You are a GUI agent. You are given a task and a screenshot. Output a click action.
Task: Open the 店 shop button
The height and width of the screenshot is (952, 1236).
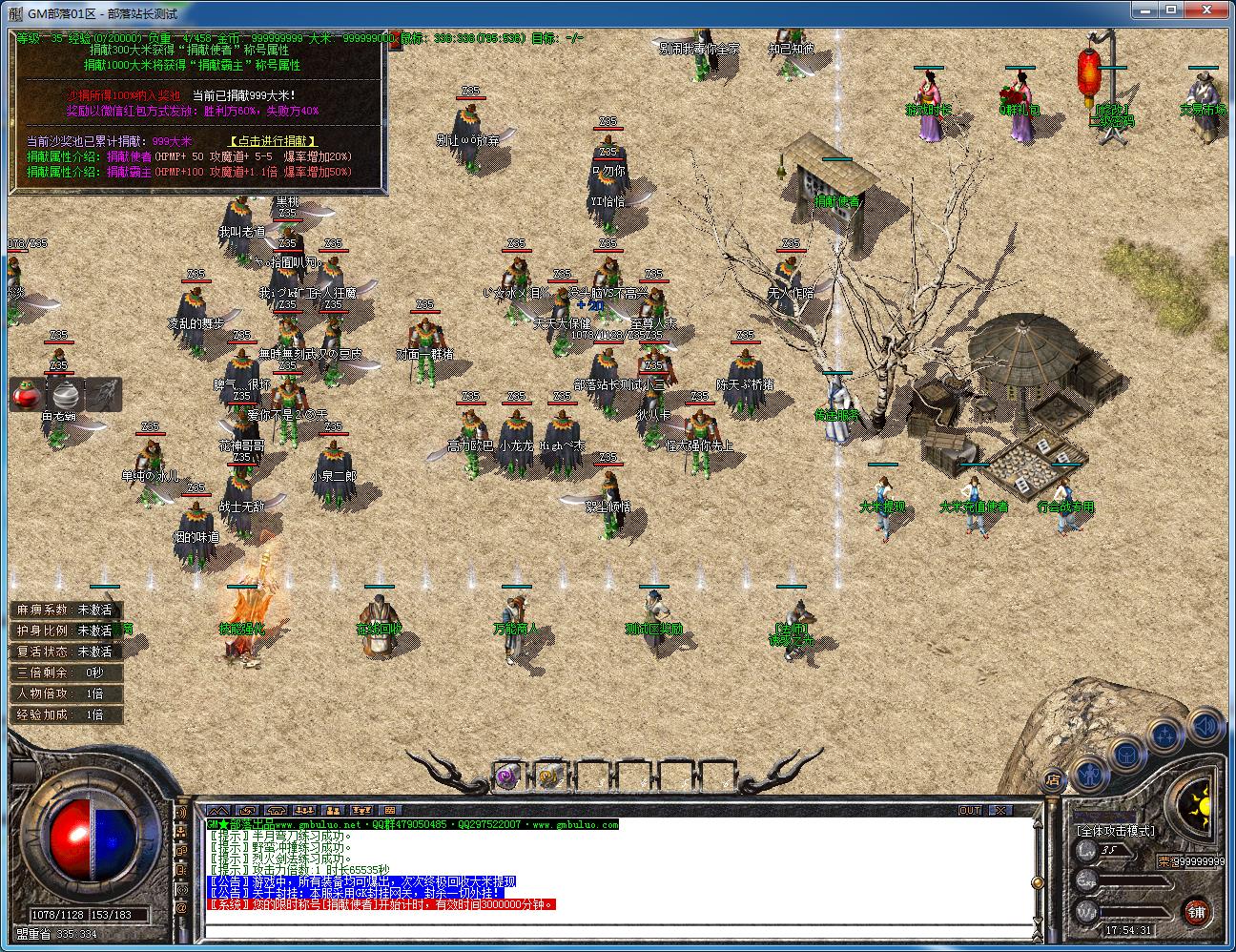click(x=1053, y=777)
